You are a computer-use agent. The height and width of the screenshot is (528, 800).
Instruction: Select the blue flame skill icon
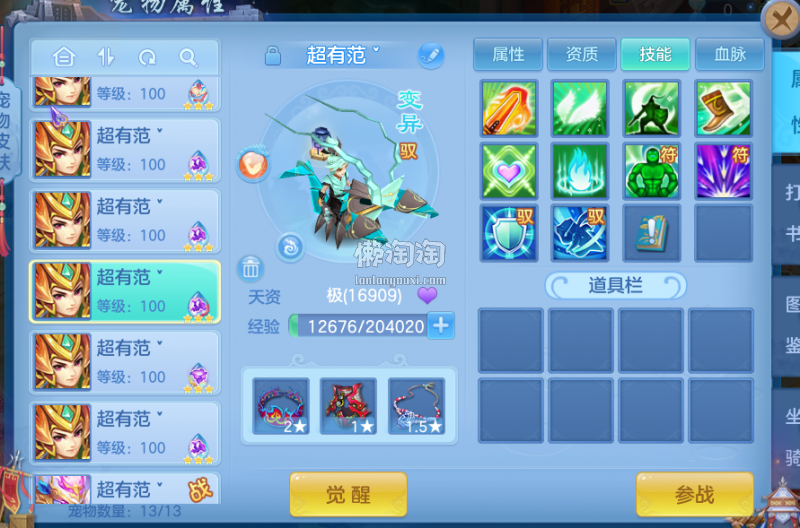[x=580, y=171]
